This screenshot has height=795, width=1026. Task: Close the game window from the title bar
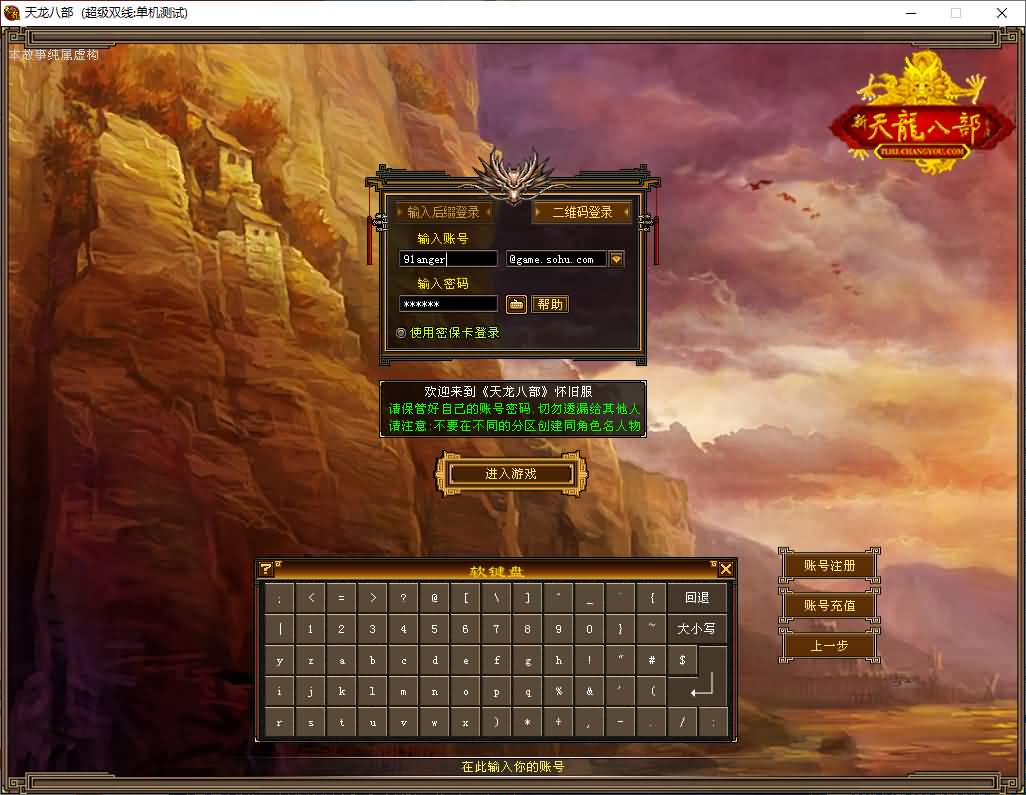pos(1002,13)
